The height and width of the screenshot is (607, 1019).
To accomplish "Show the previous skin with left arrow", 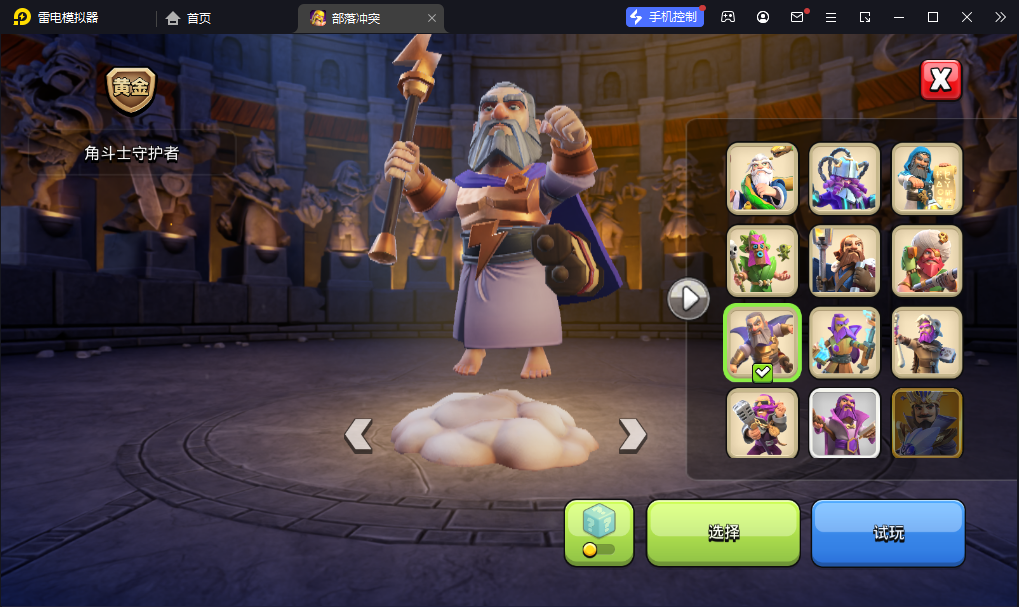I will click(x=358, y=434).
